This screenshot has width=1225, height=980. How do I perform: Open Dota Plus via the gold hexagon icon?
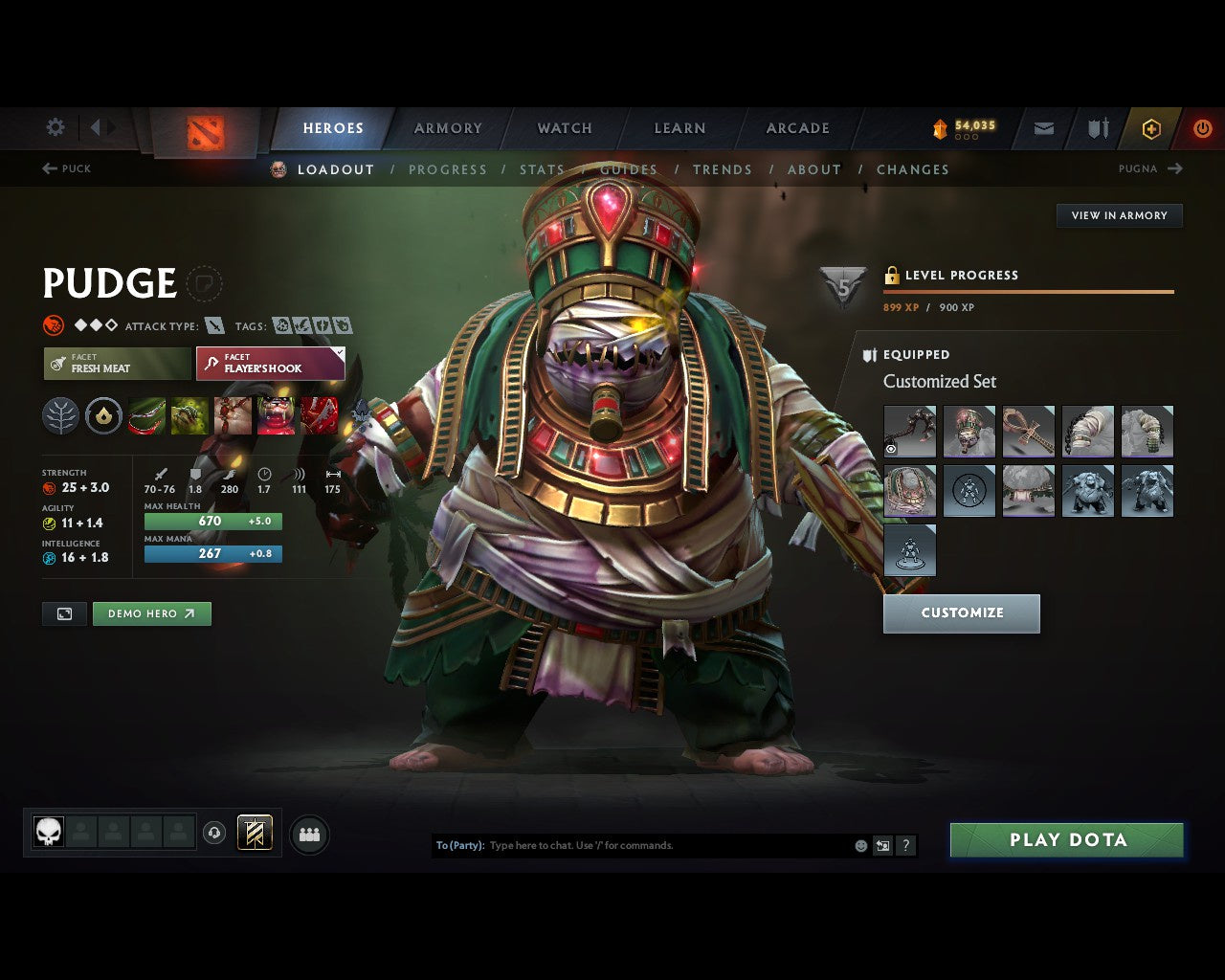pos(1151,128)
